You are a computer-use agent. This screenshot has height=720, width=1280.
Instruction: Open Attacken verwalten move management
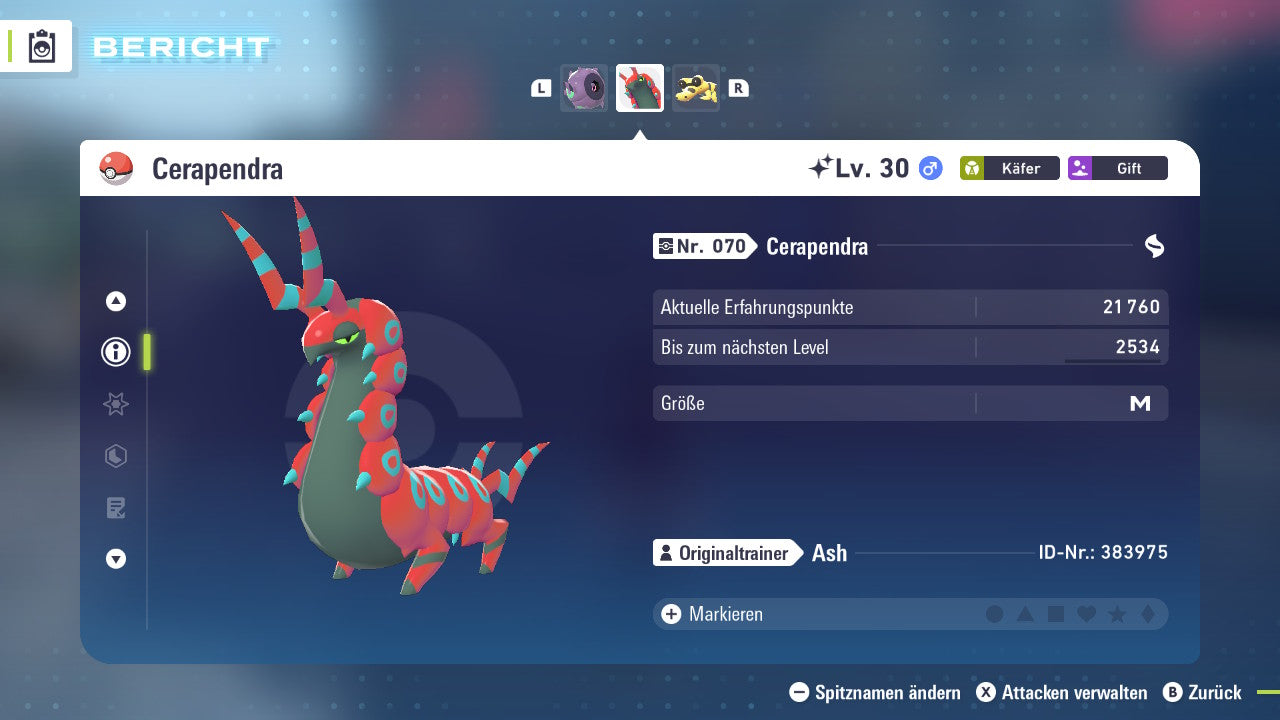[x=1062, y=692]
